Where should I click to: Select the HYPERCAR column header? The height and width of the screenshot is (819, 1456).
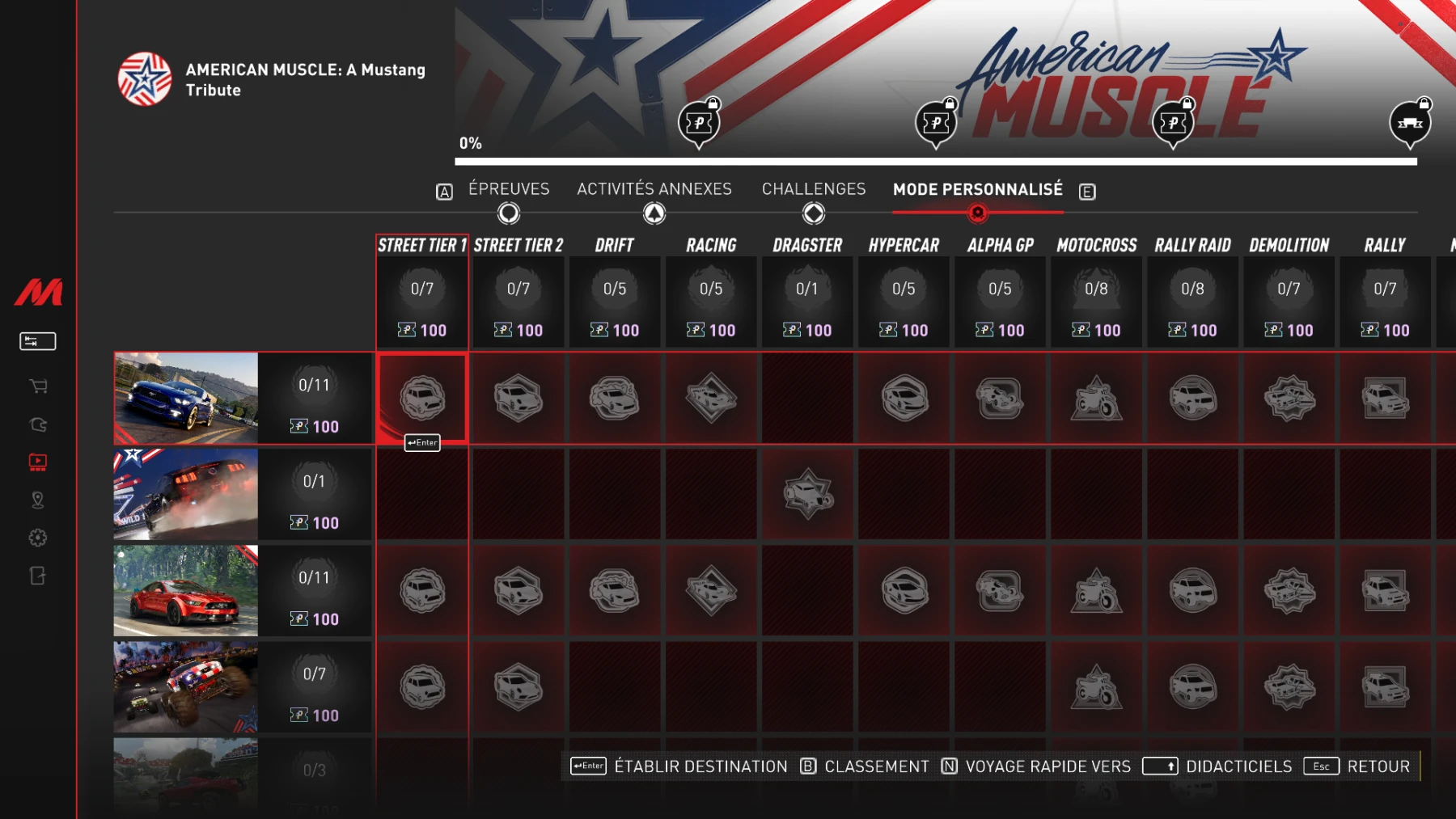point(904,246)
